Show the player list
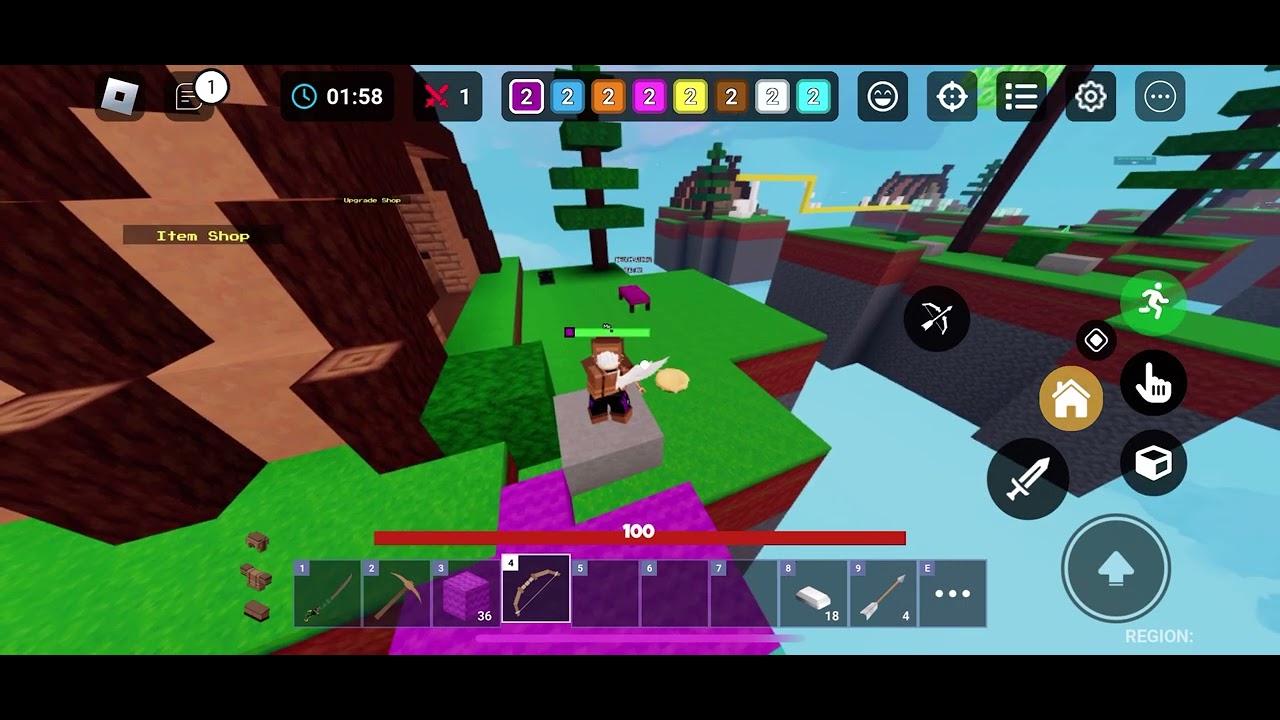The image size is (1280, 720). click(1021, 97)
